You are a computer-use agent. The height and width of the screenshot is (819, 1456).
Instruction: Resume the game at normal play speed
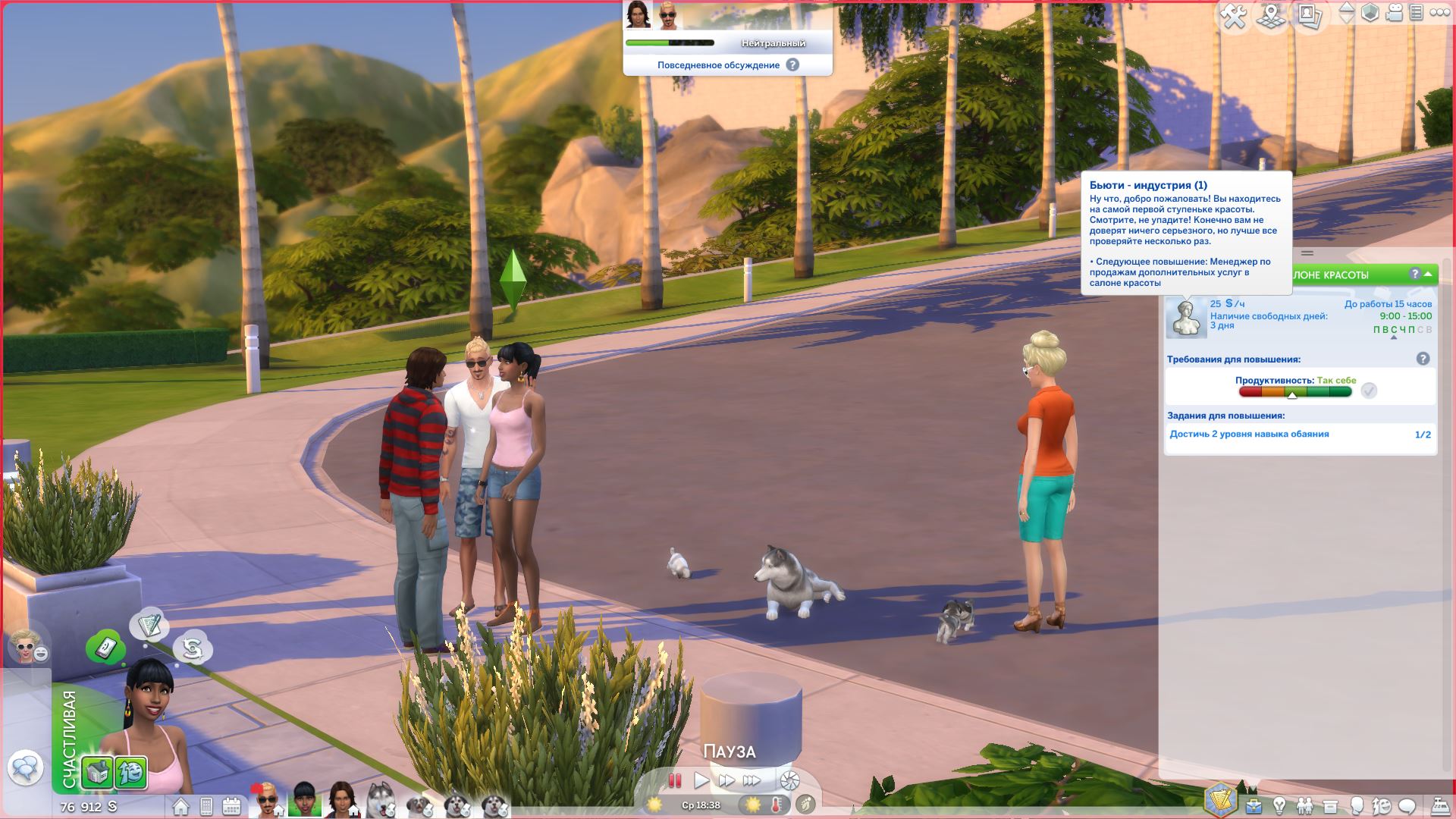click(701, 780)
